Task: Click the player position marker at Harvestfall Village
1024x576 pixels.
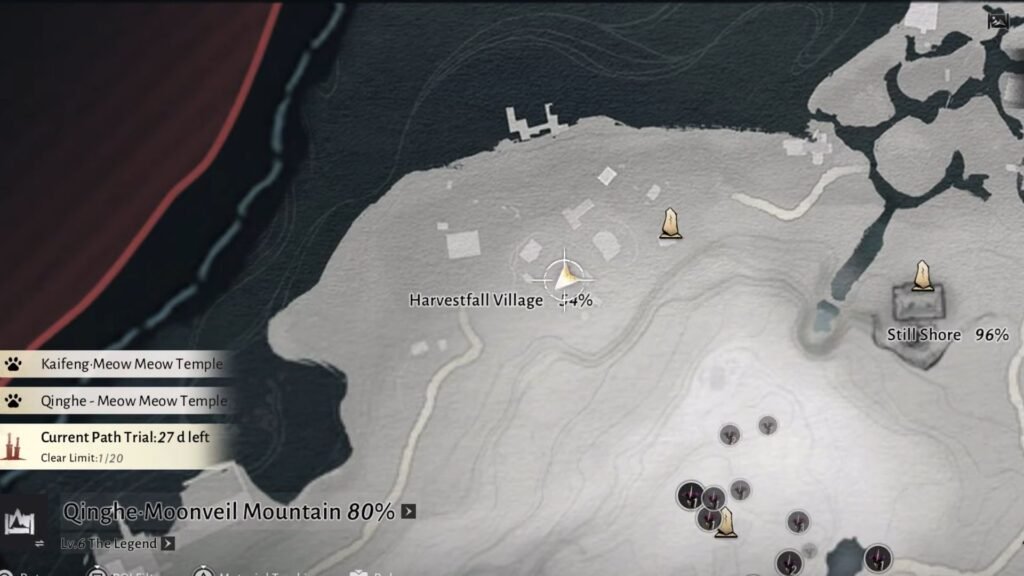Action: coord(565,274)
